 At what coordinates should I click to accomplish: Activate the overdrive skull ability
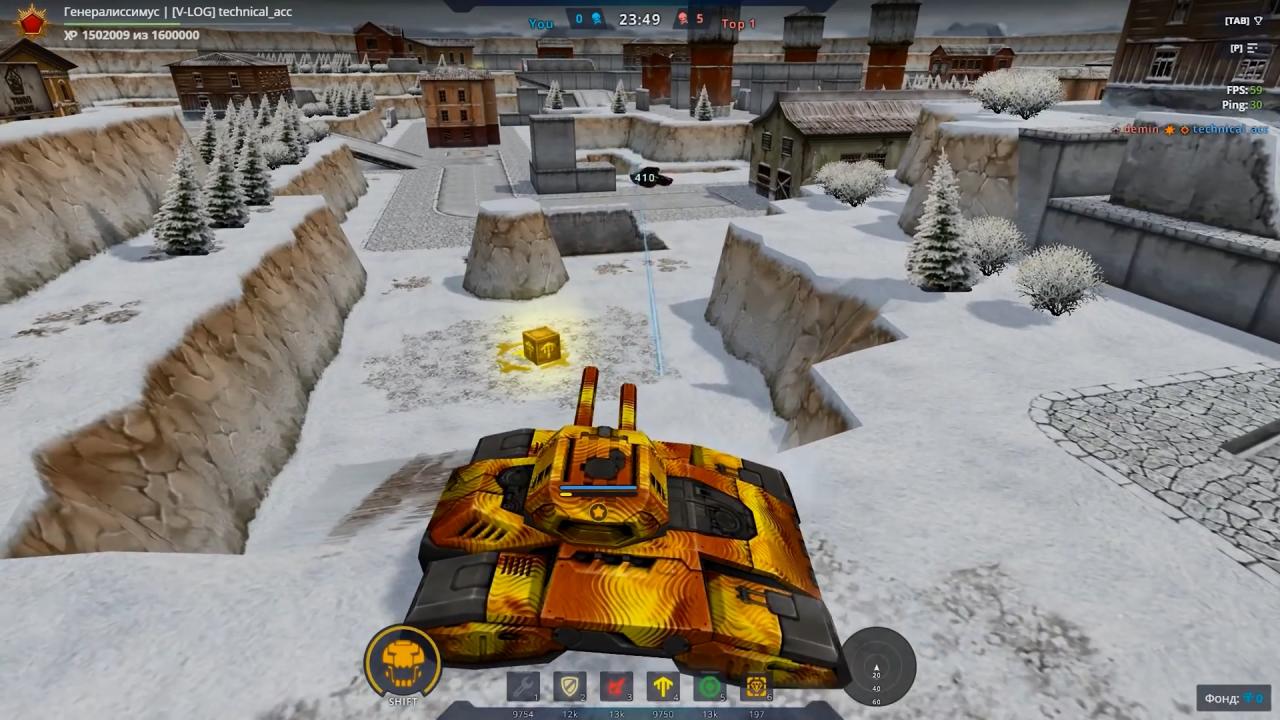click(x=403, y=660)
